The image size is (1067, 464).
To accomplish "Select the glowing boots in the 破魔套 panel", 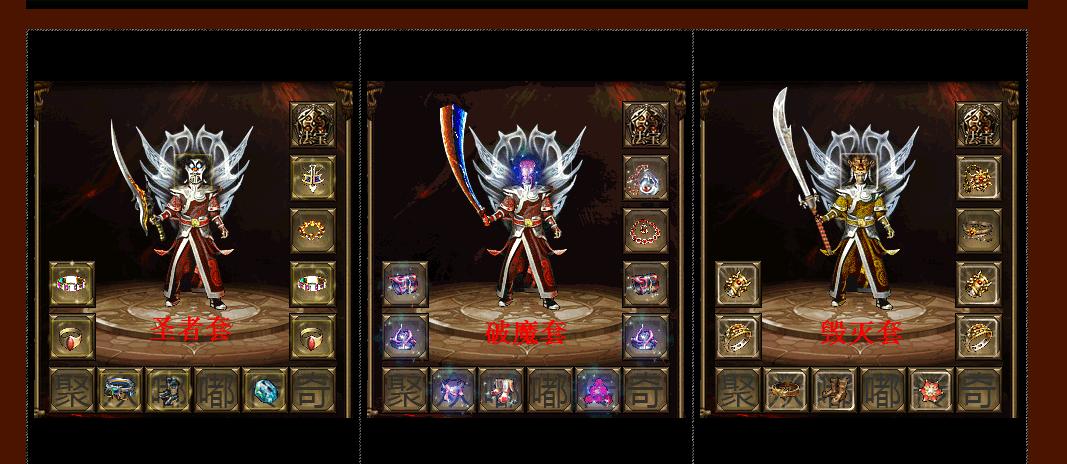I will pos(501,390).
